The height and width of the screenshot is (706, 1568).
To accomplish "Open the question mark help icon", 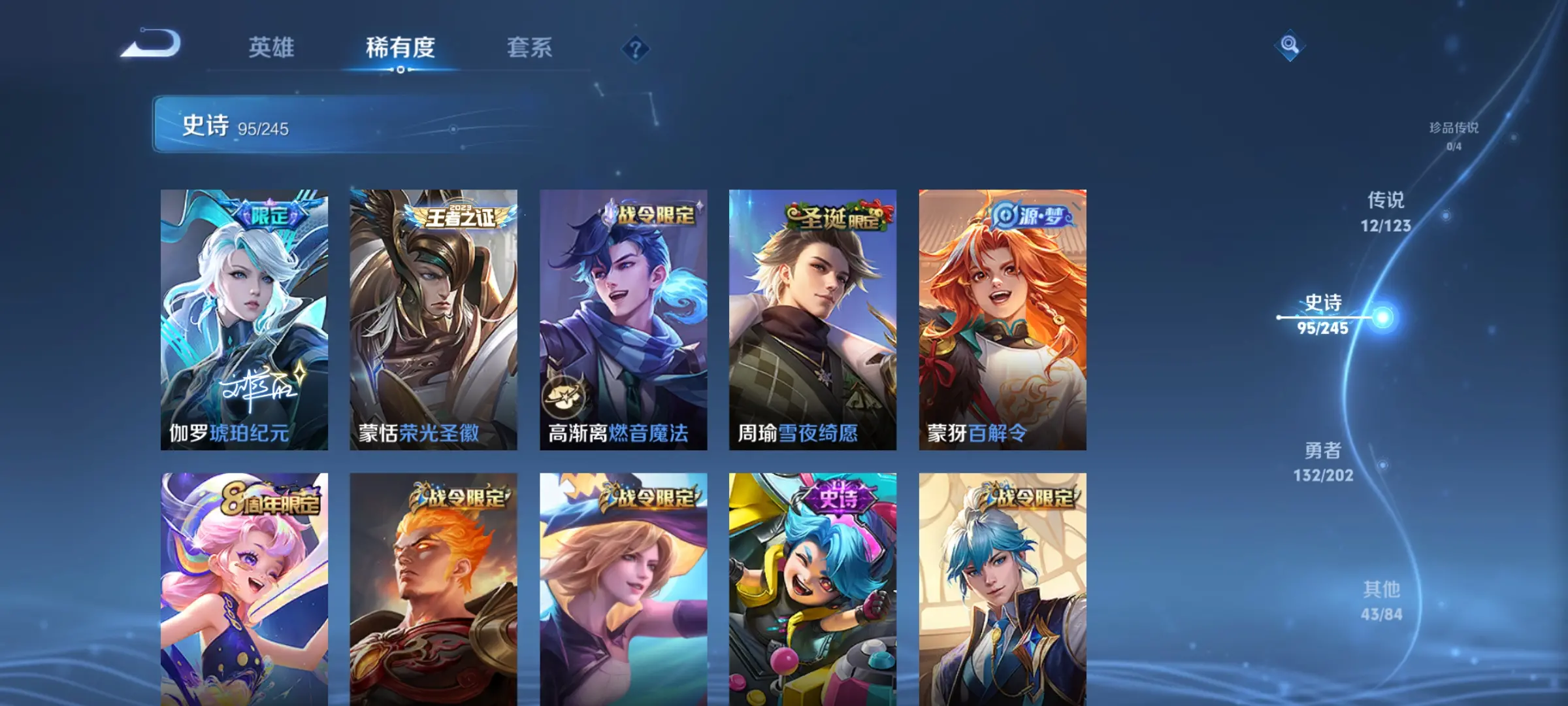I will click(x=635, y=48).
